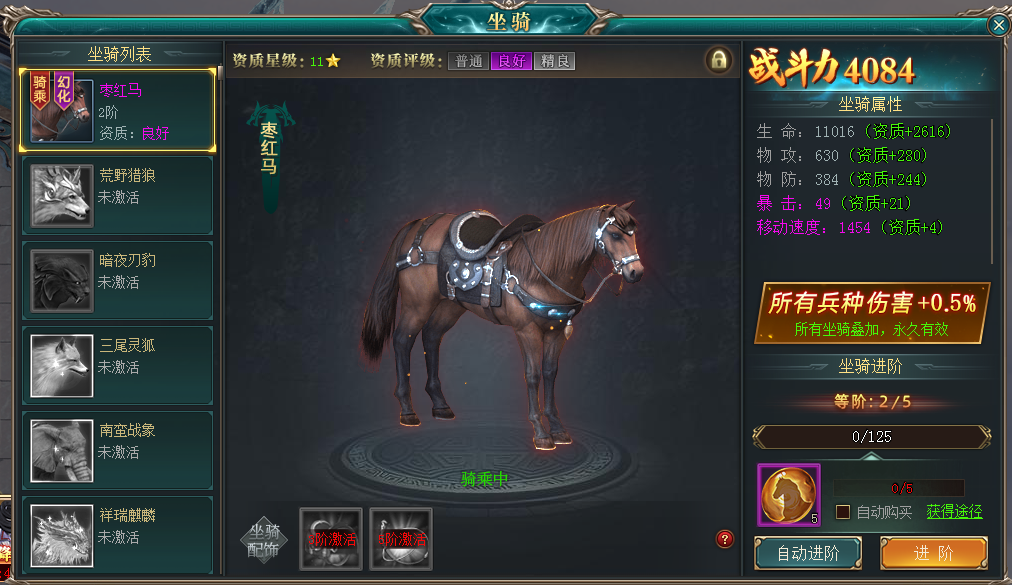1012x585 pixels.
Task: Click the 普通 aptitude rating tab
Action: 468,61
